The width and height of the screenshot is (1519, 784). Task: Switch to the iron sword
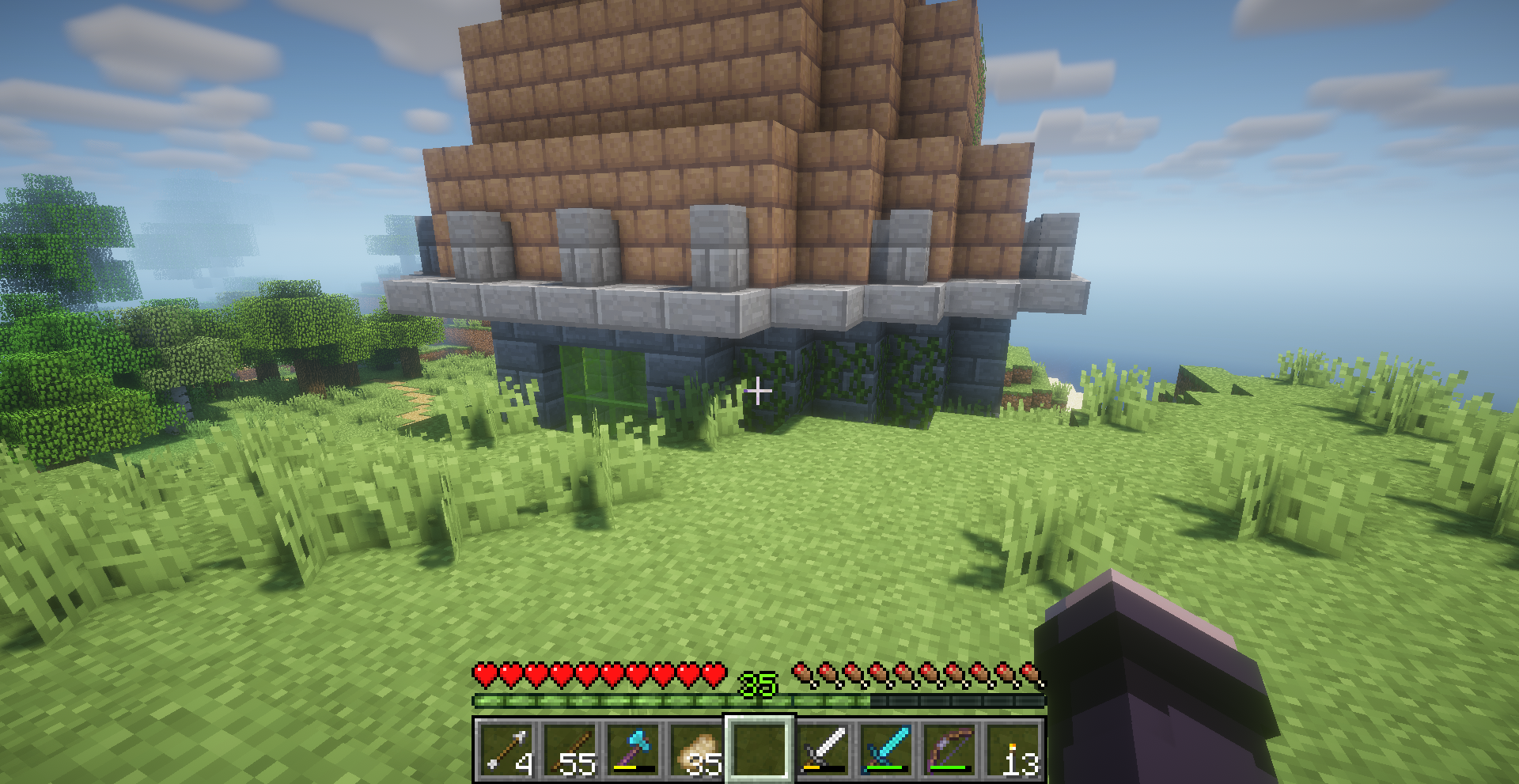(823, 749)
